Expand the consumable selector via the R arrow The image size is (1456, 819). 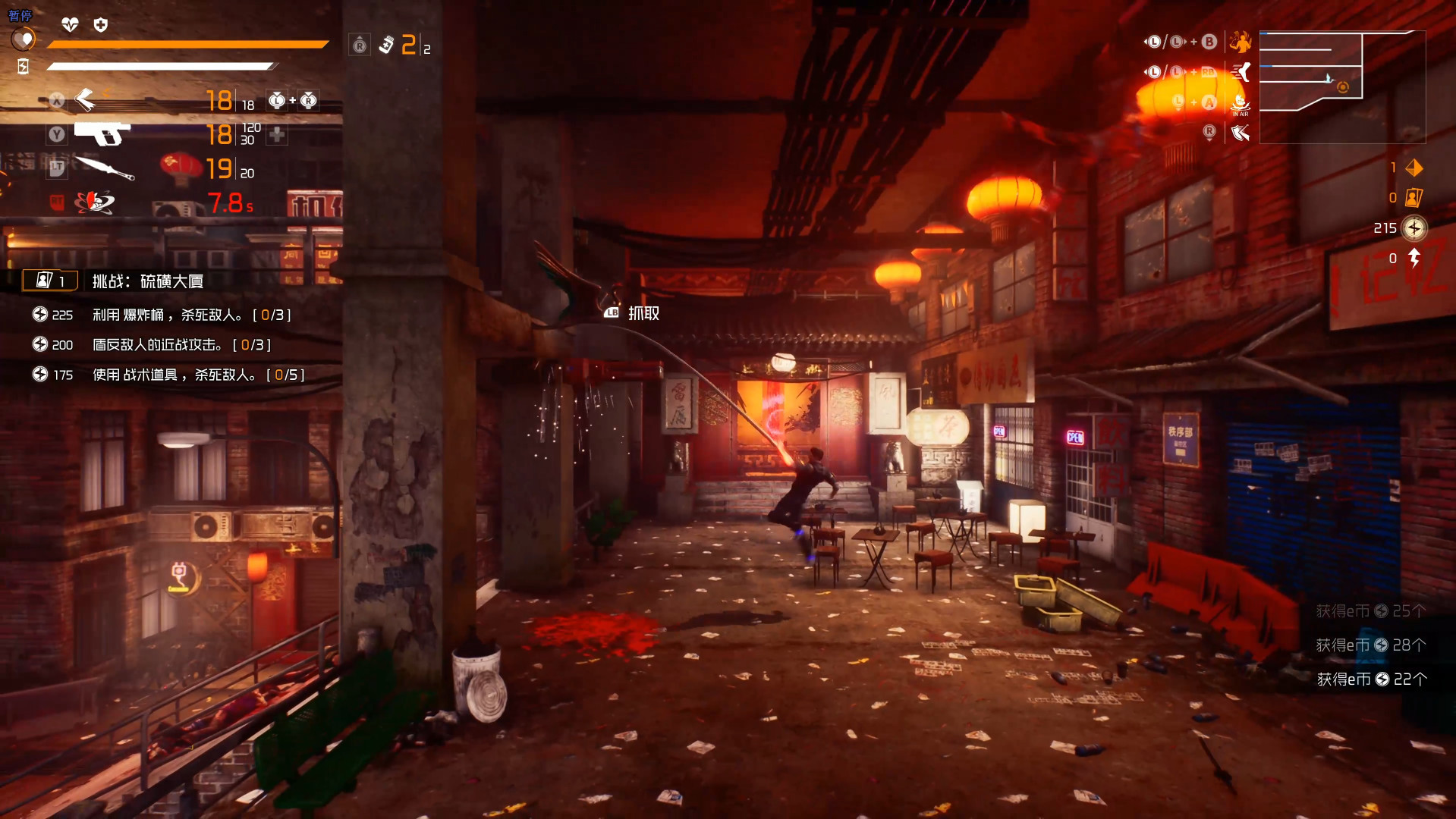pyautogui.click(x=360, y=45)
